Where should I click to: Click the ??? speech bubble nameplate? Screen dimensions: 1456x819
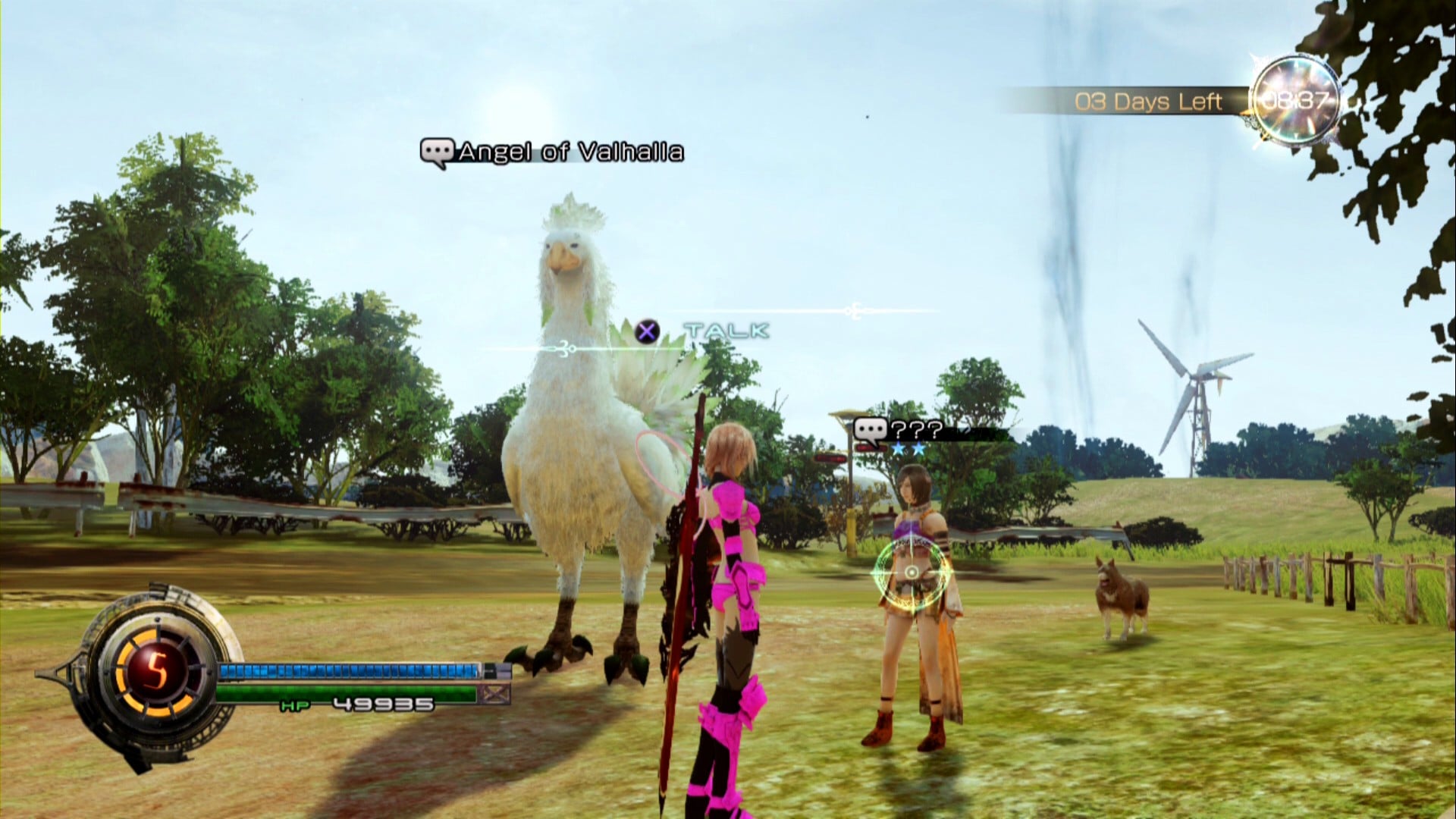899,431
